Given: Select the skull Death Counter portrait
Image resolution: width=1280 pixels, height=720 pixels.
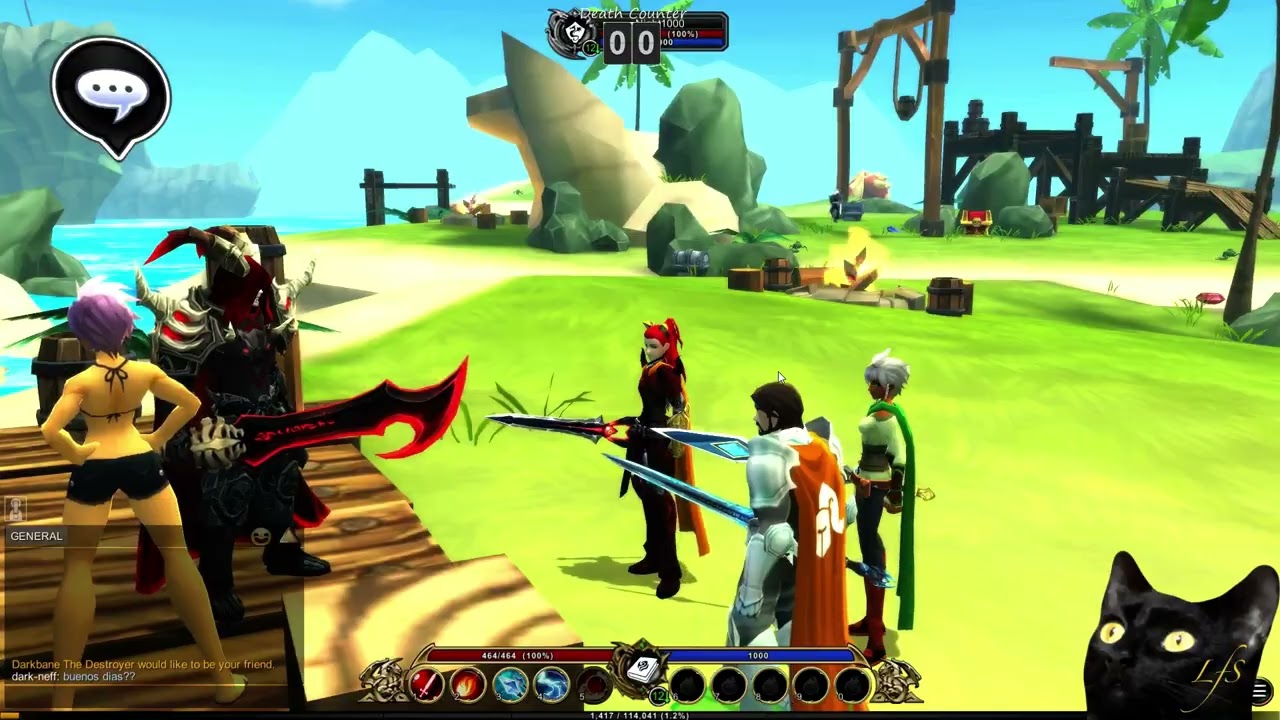Looking at the screenshot, I should click(575, 32).
